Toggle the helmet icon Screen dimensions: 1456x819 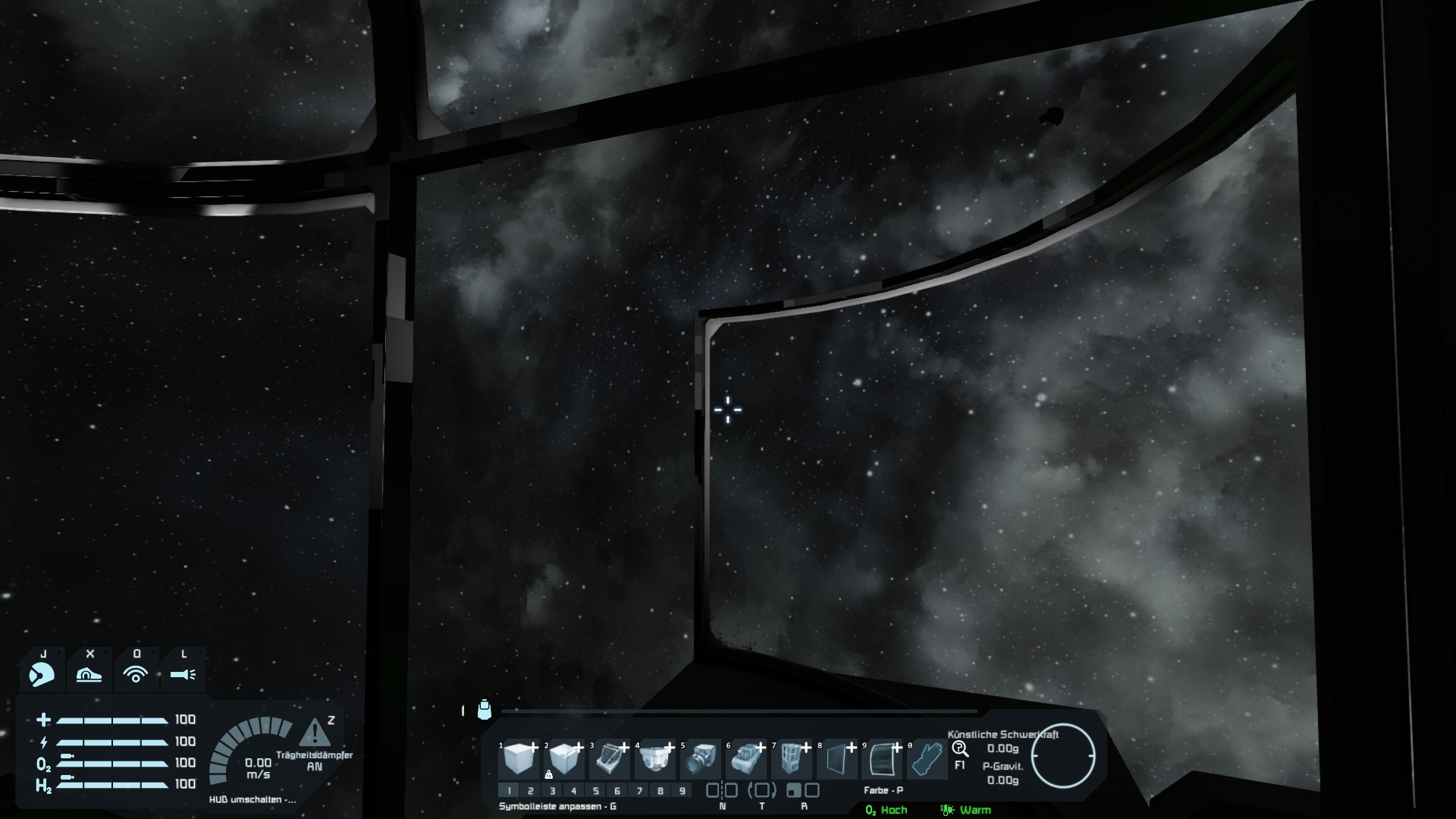point(42,673)
